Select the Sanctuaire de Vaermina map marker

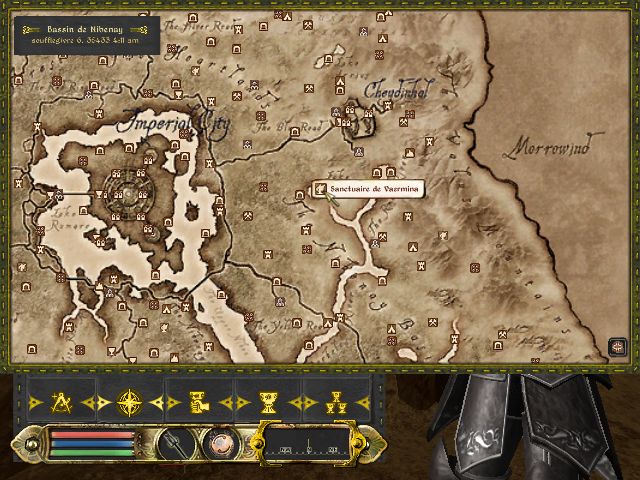coord(320,188)
